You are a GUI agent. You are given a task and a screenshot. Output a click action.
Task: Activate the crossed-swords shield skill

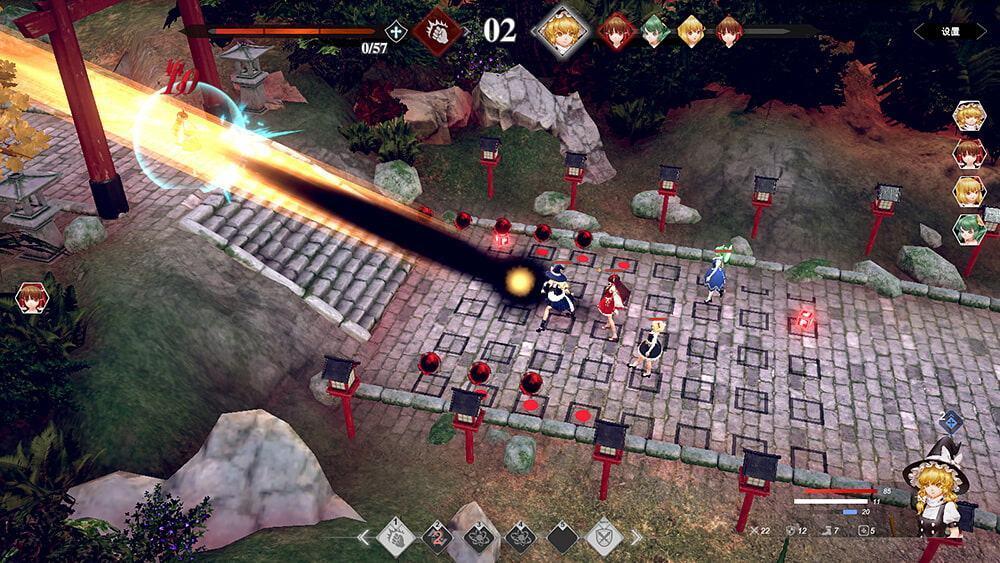(x=603, y=537)
